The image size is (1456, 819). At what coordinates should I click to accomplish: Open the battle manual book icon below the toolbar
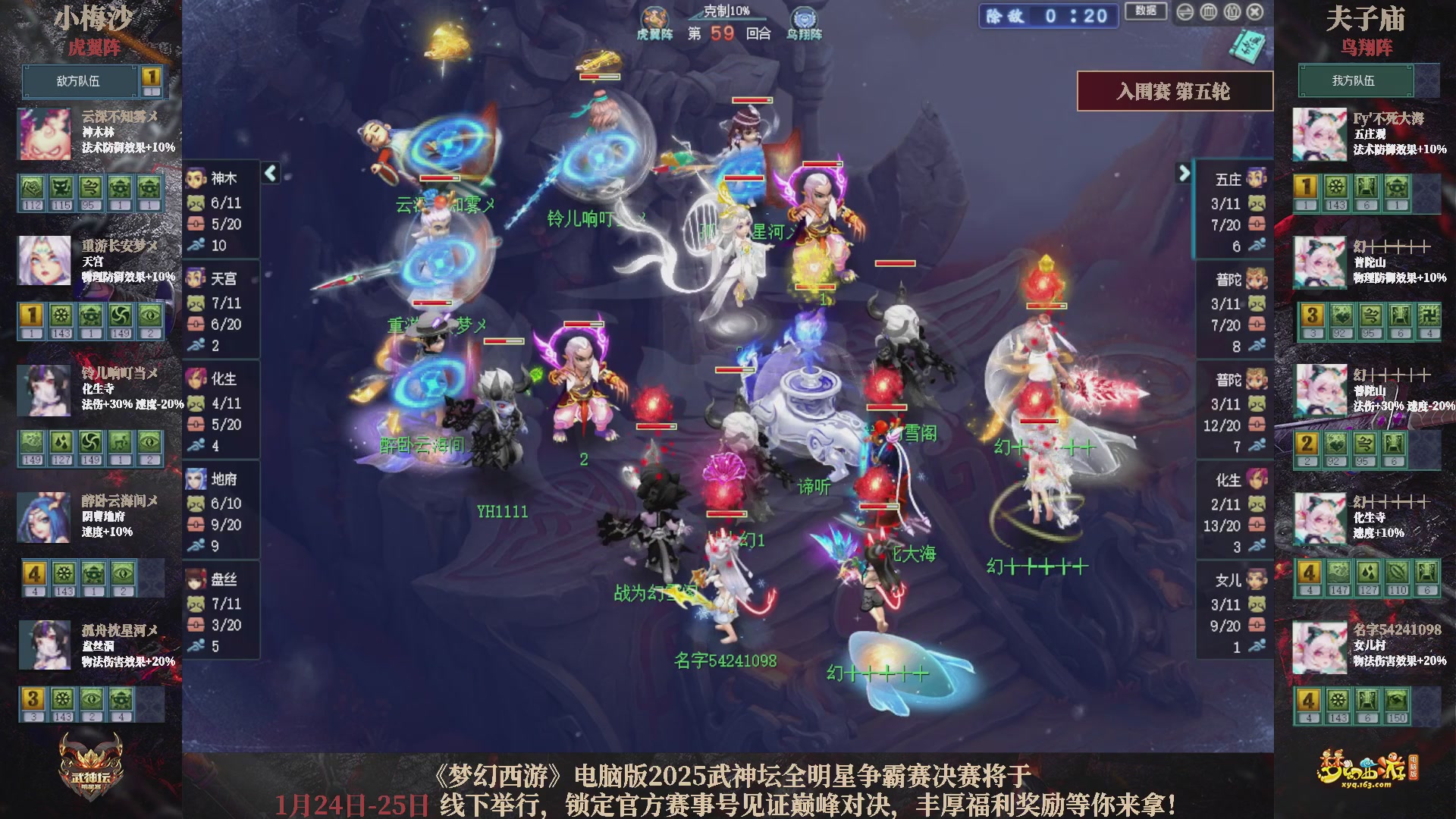coord(1247,45)
